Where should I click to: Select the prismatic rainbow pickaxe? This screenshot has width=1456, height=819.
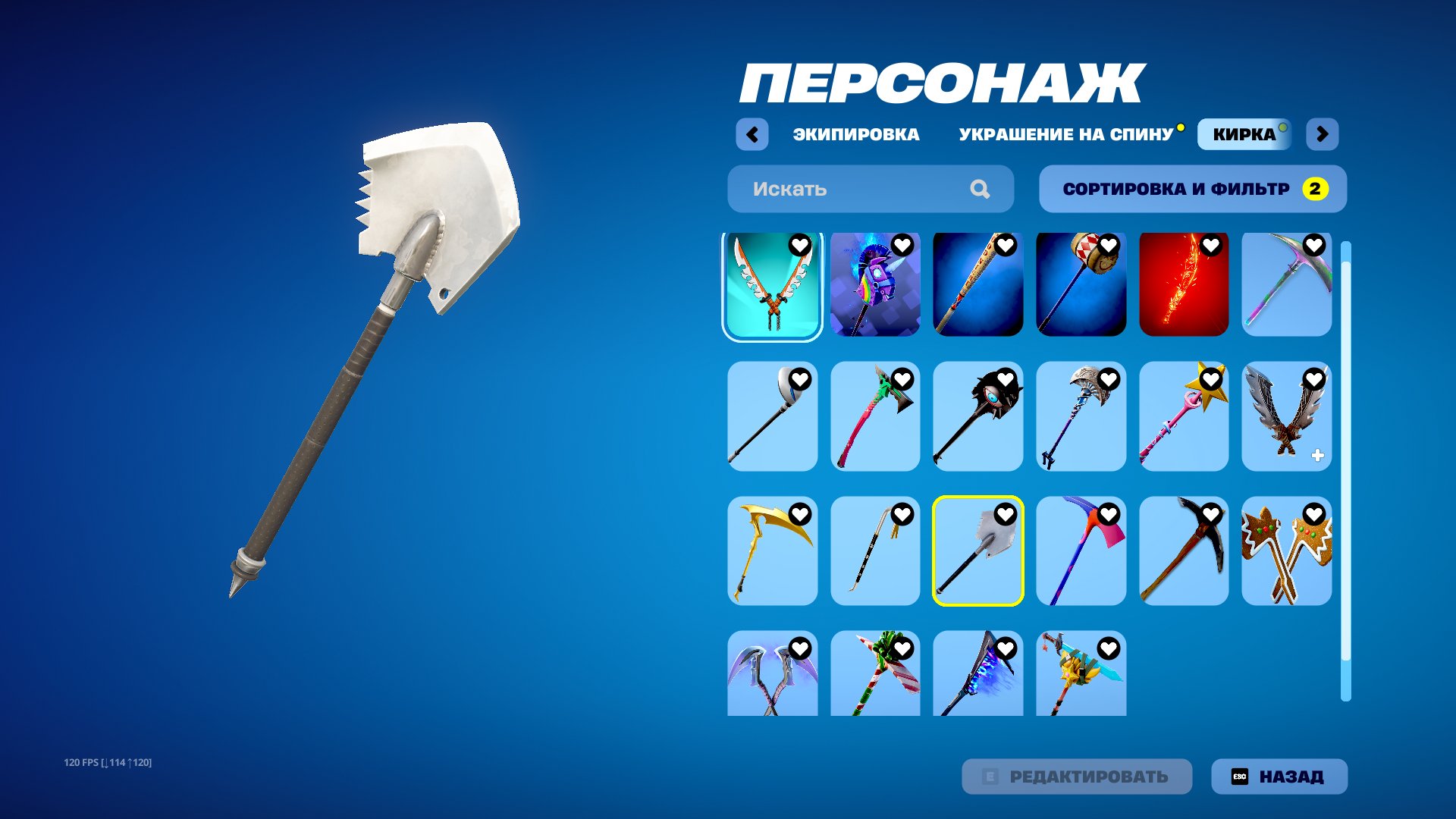pos(1287,284)
